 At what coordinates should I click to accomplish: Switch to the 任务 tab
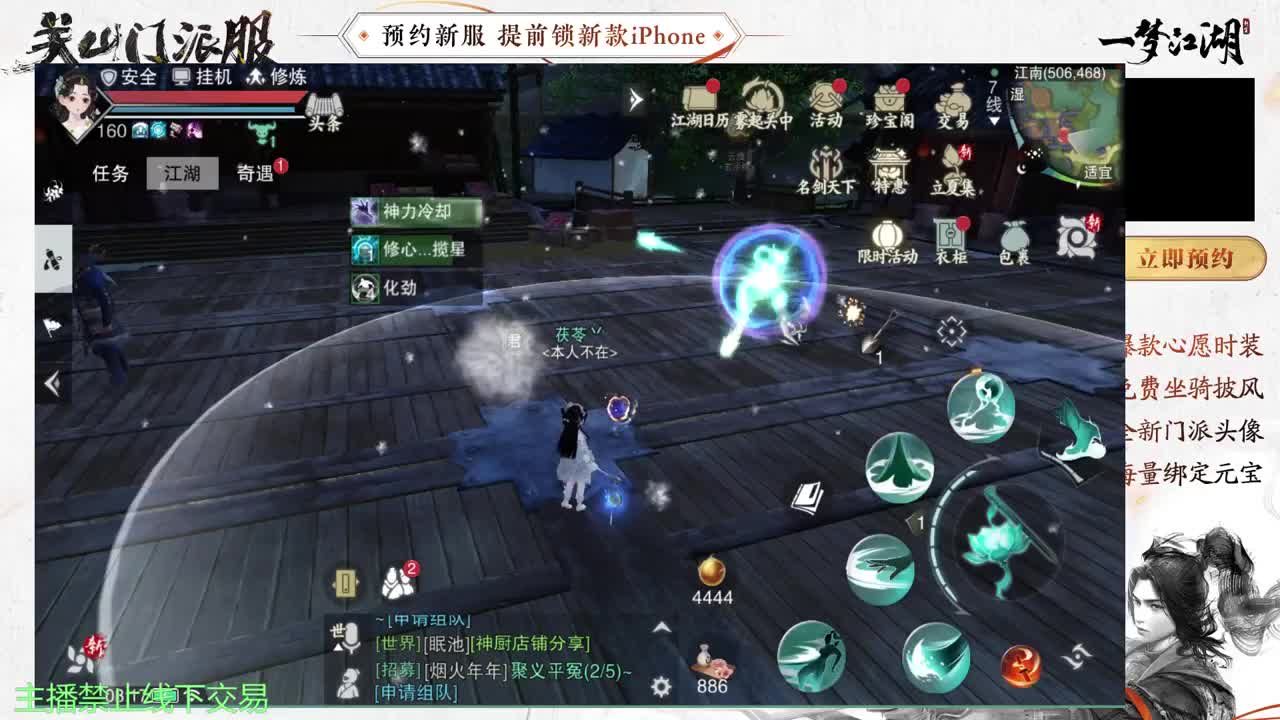pyautogui.click(x=110, y=172)
